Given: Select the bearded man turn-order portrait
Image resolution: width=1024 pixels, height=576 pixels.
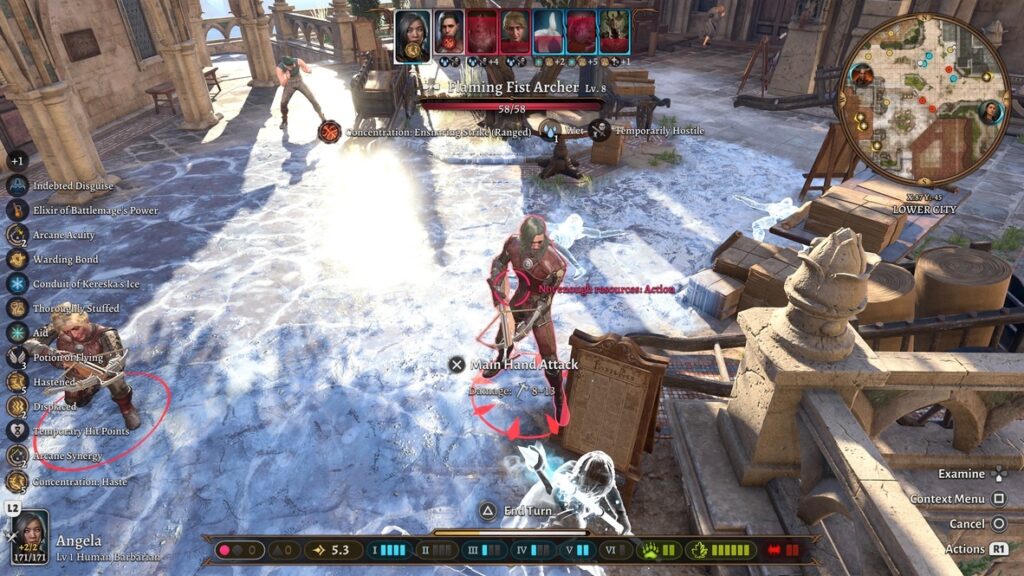Looking at the screenshot, I should 449,31.
